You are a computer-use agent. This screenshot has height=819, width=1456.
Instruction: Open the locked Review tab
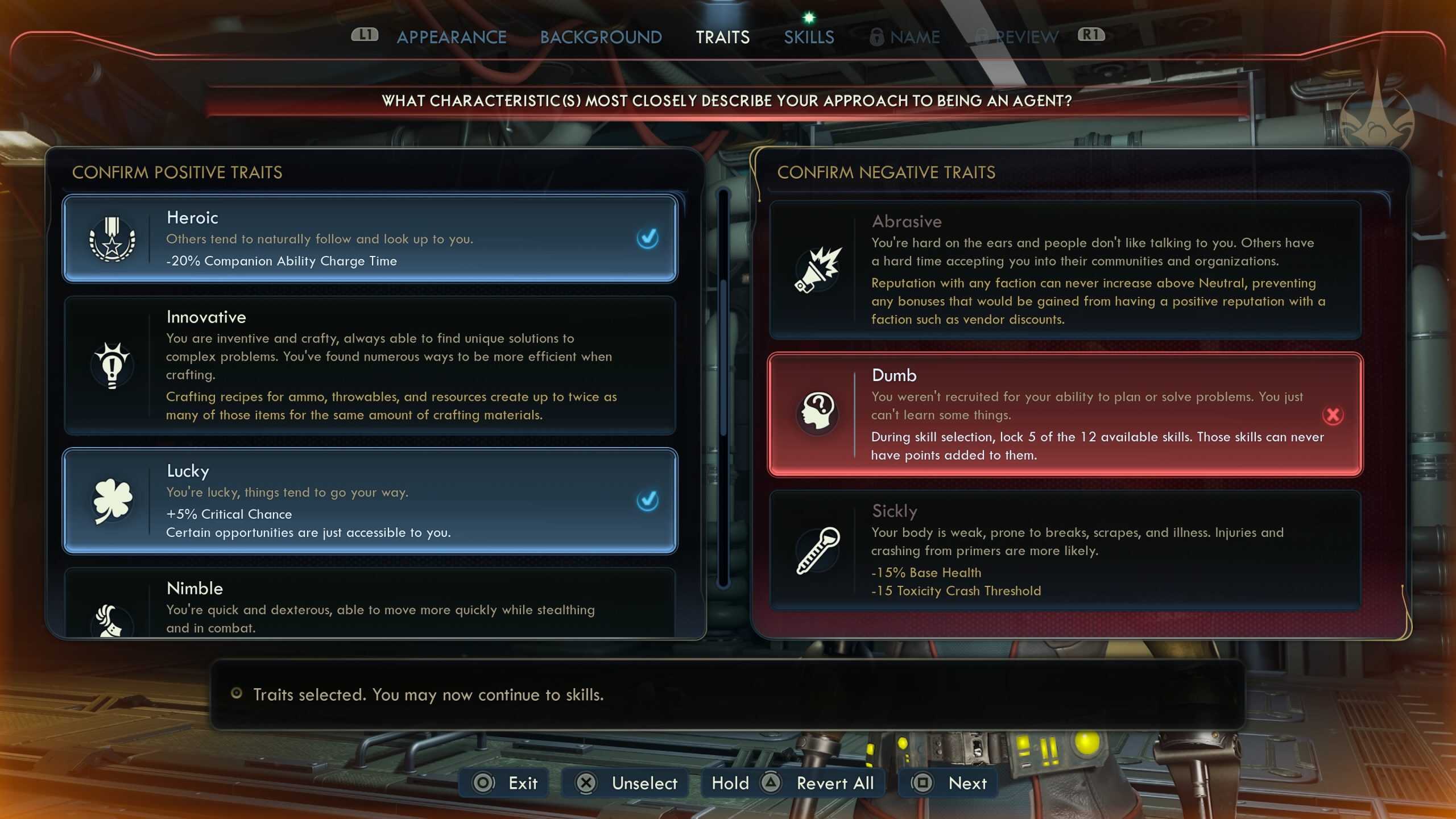pyautogui.click(x=1018, y=38)
